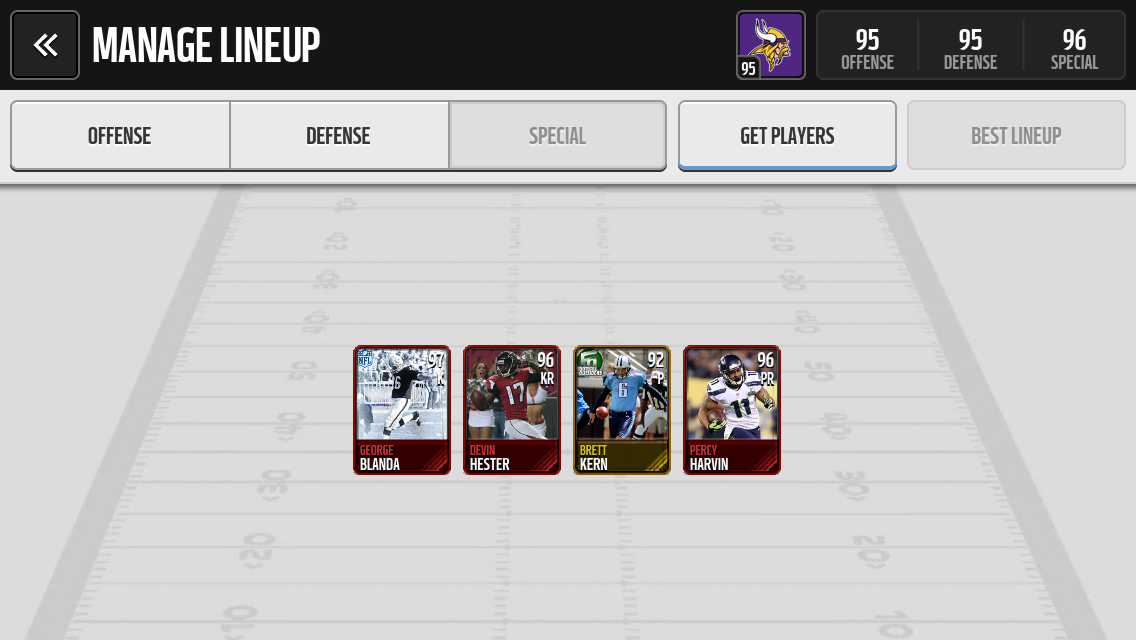The height and width of the screenshot is (640, 1136).
Task: Pick the Devin Hester kick returner card
Action: (512, 410)
